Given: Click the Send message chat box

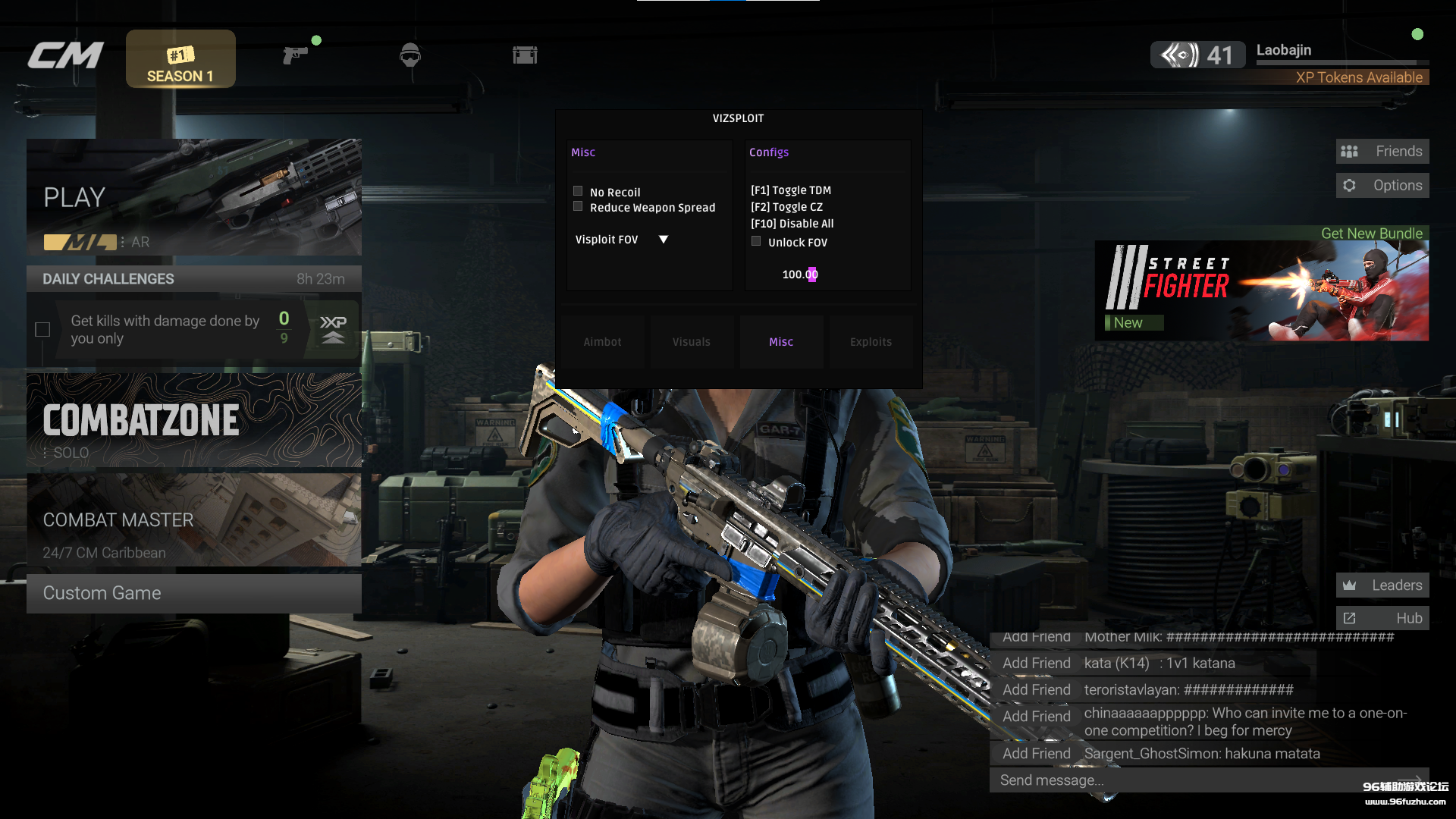Looking at the screenshot, I should point(1198,780).
